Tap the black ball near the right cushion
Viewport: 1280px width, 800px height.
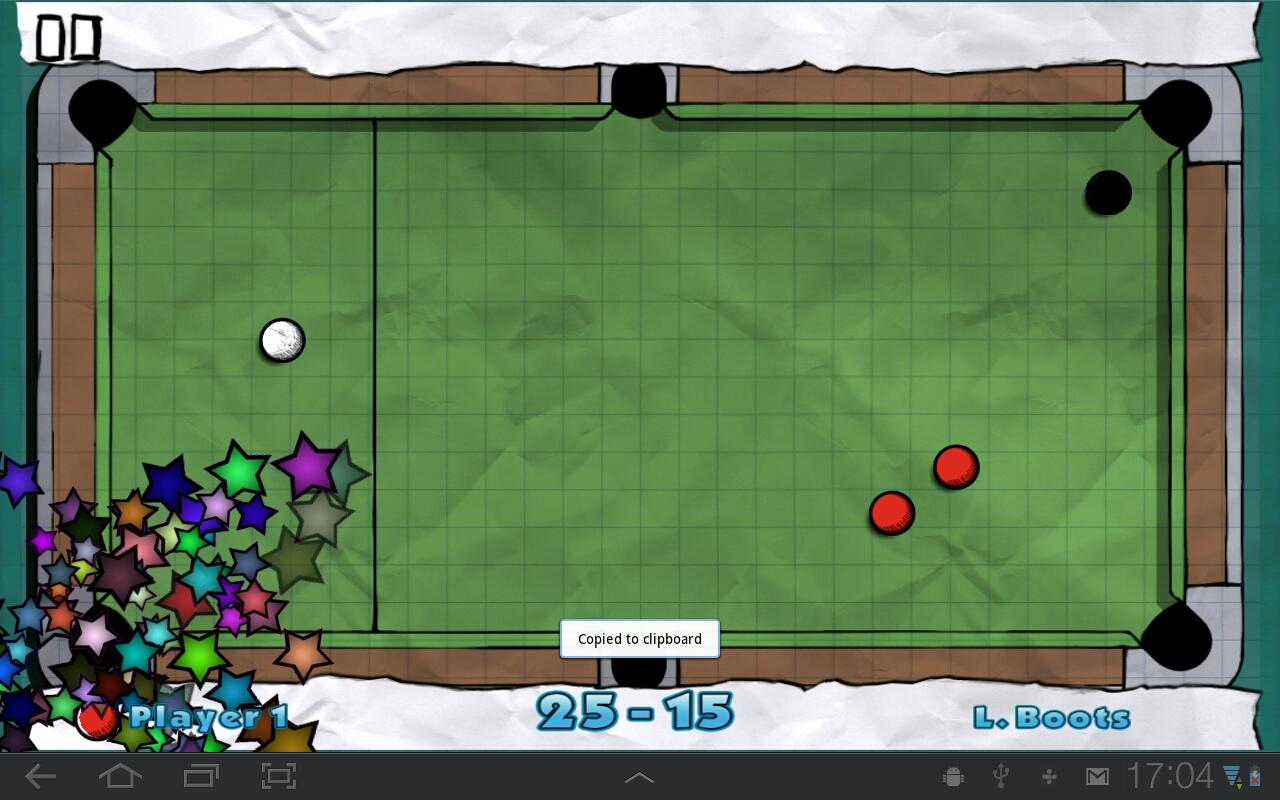pyautogui.click(x=1108, y=193)
